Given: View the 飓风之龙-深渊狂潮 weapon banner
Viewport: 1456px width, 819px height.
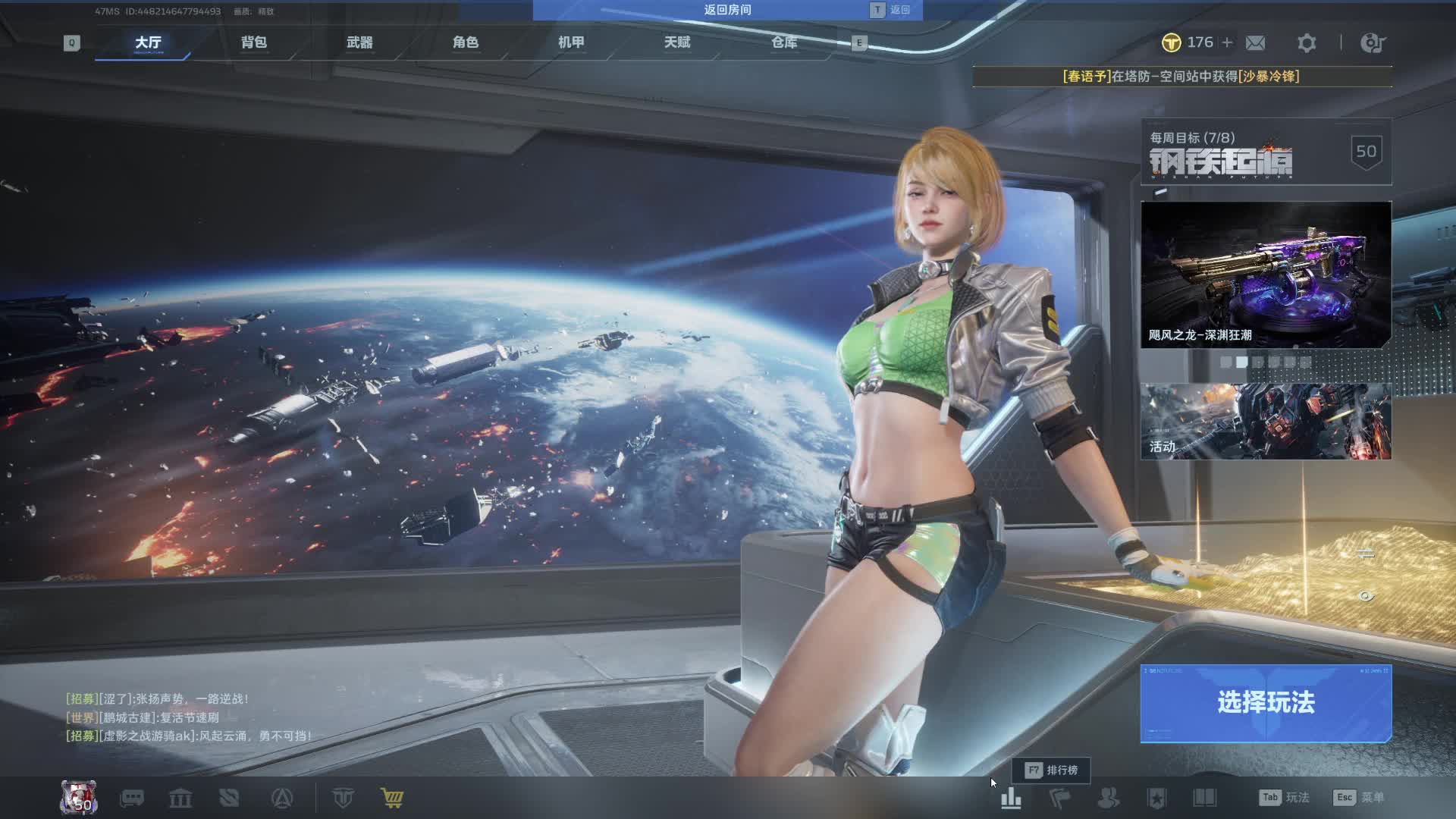Looking at the screenshot, I should 1266,275.
